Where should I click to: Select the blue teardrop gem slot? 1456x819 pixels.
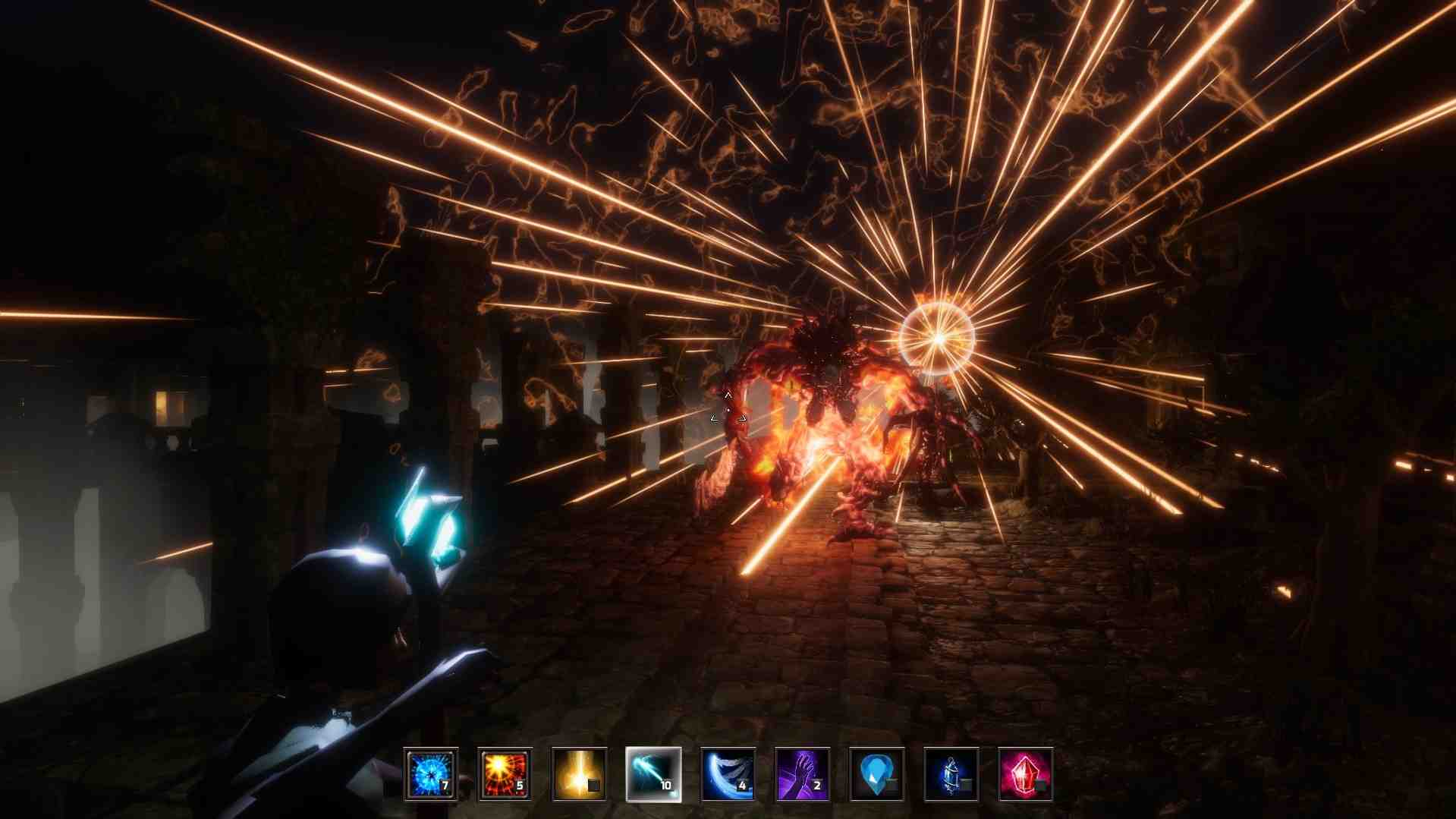click(x=876, y=774)
